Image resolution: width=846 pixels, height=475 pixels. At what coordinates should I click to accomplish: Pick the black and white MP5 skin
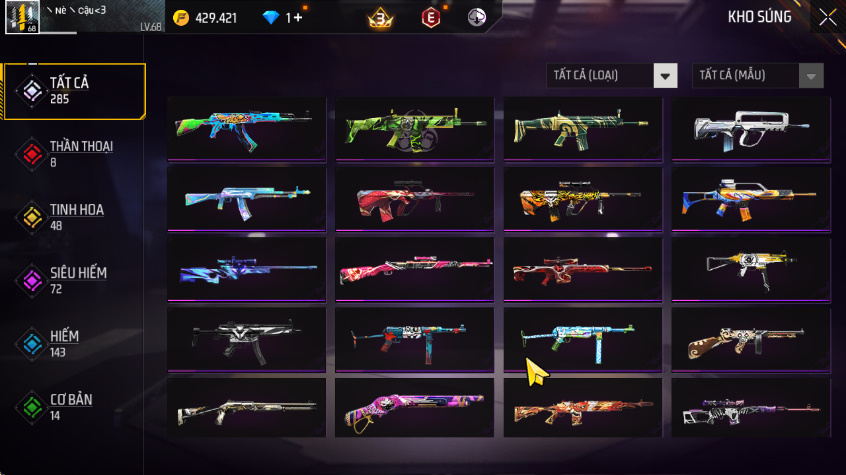[246, 338]
